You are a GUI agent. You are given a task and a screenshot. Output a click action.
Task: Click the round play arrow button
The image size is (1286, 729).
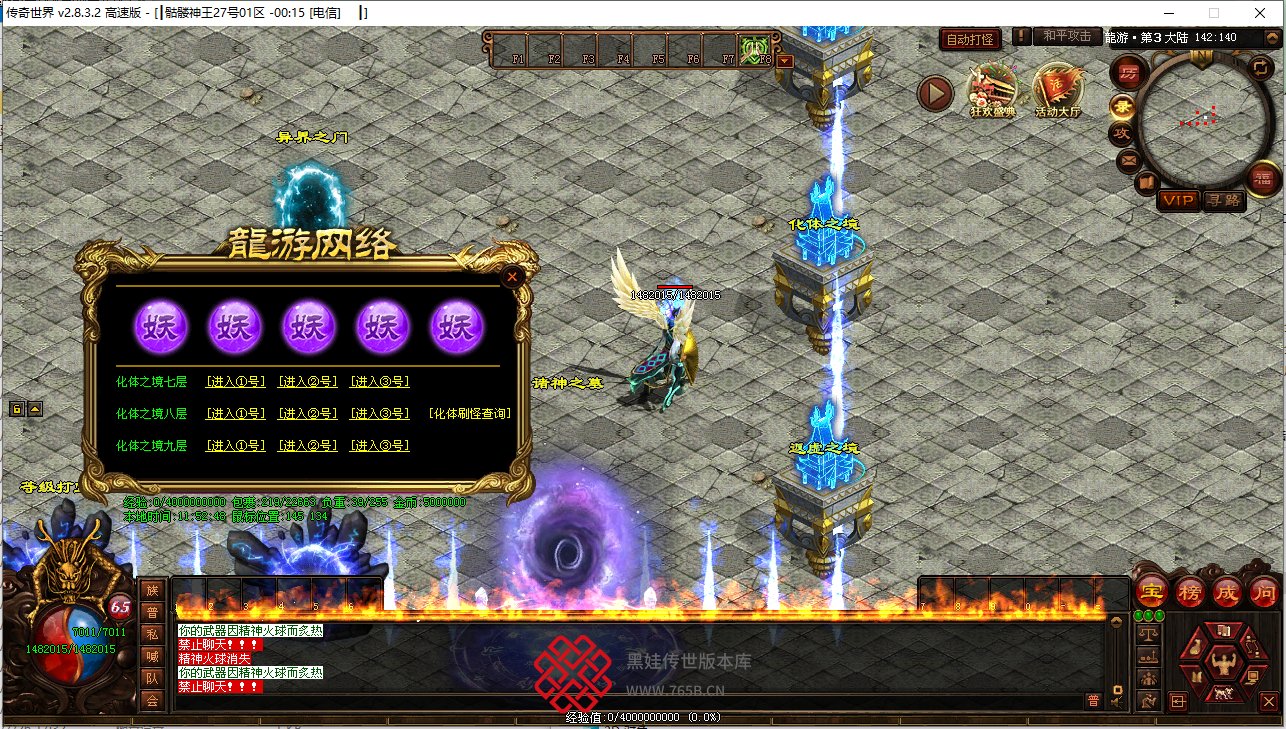coord(936,94)
